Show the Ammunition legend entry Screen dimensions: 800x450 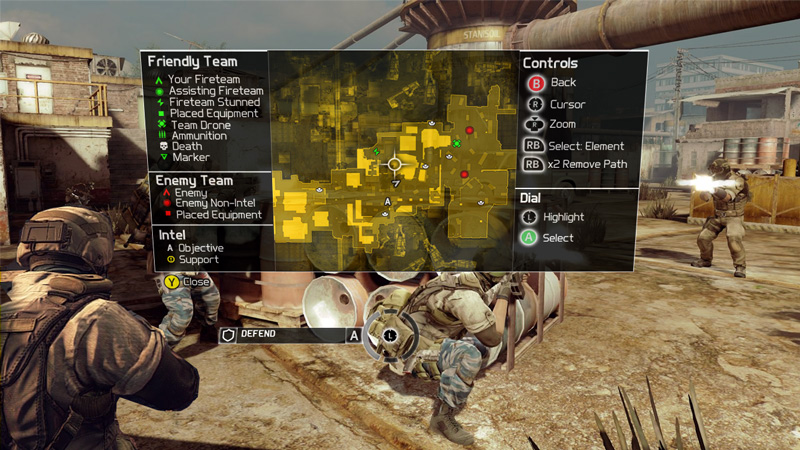[x=198, y=135]
